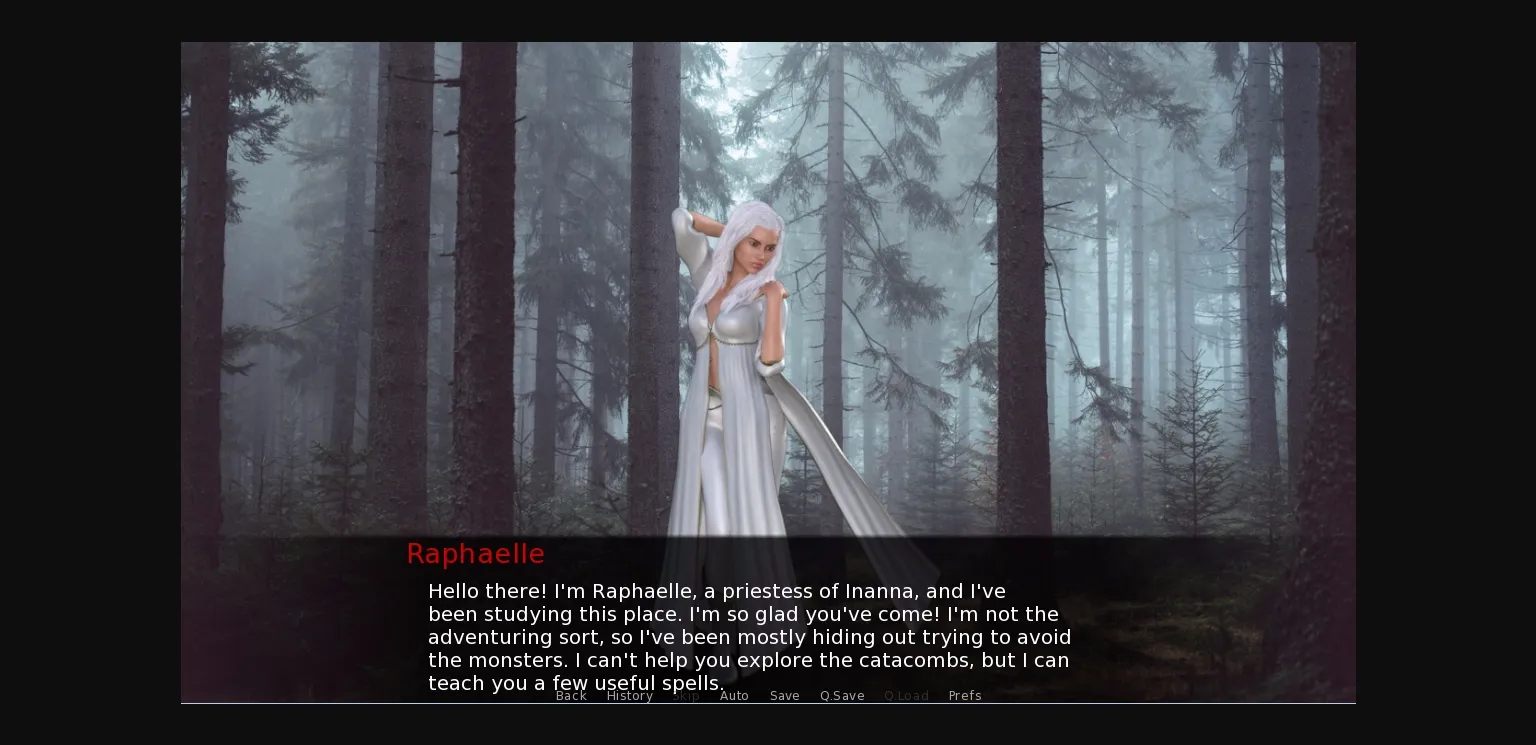Quick save before exploring the catacombs
1536x745 pixels.
click(841, 696)
